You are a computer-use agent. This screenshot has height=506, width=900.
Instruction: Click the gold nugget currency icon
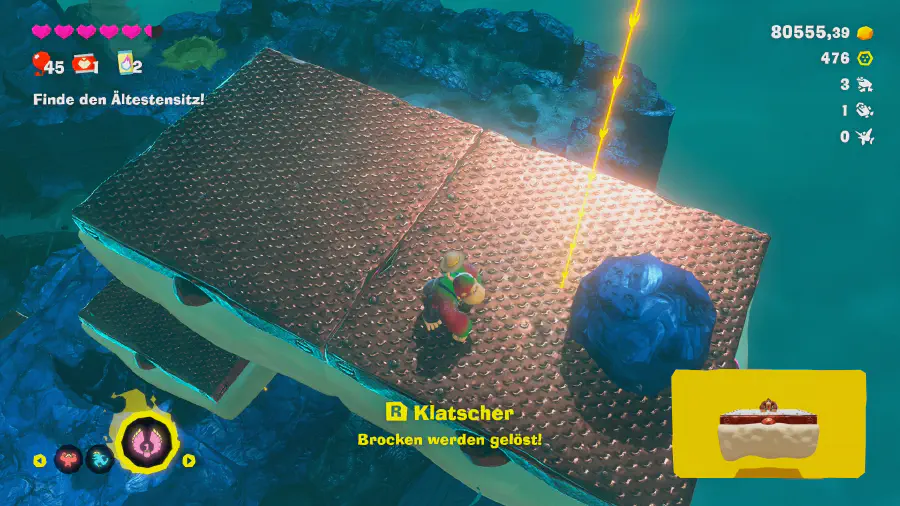[866, 33]
